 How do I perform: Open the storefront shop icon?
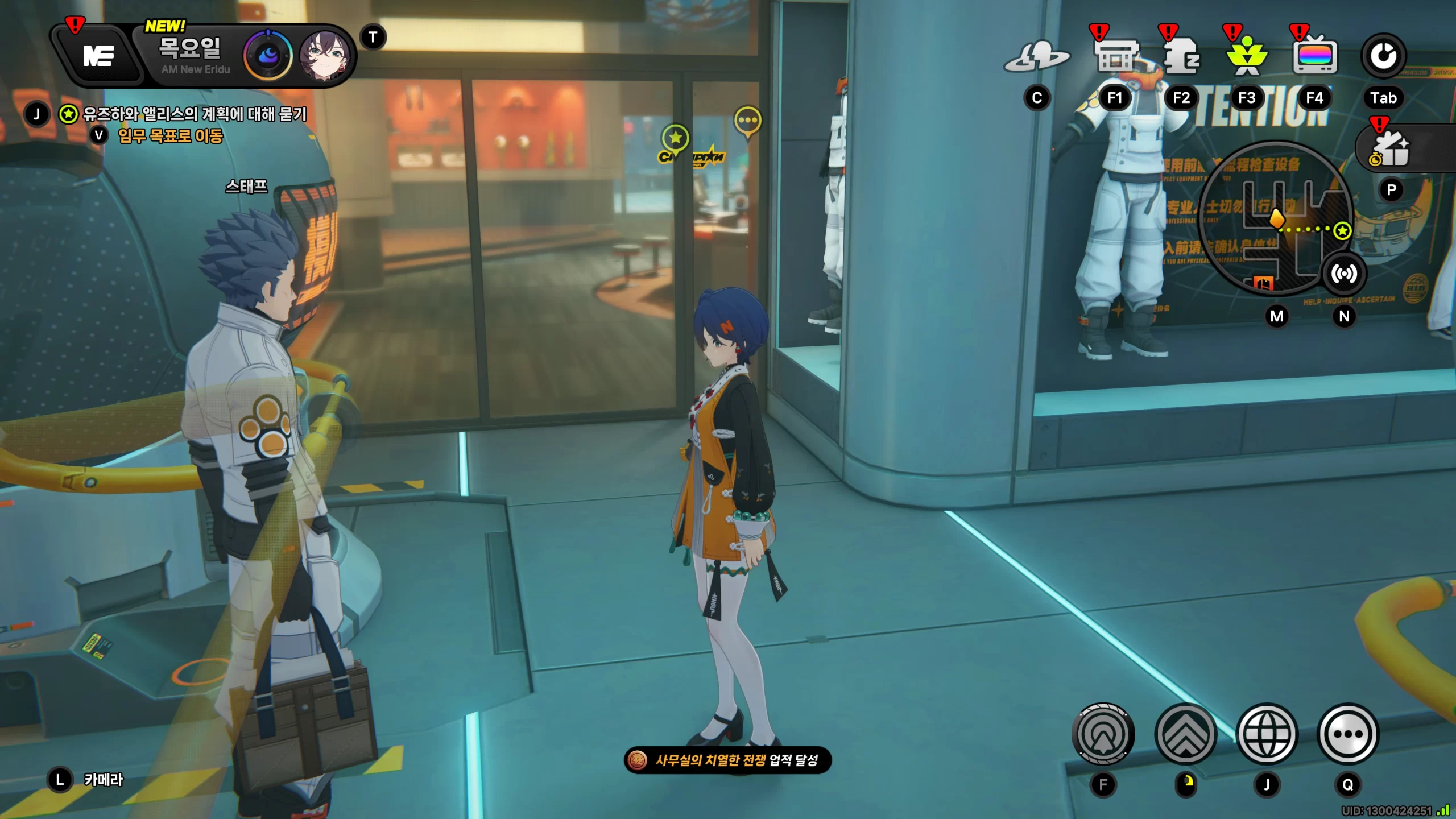(1116, 57)
